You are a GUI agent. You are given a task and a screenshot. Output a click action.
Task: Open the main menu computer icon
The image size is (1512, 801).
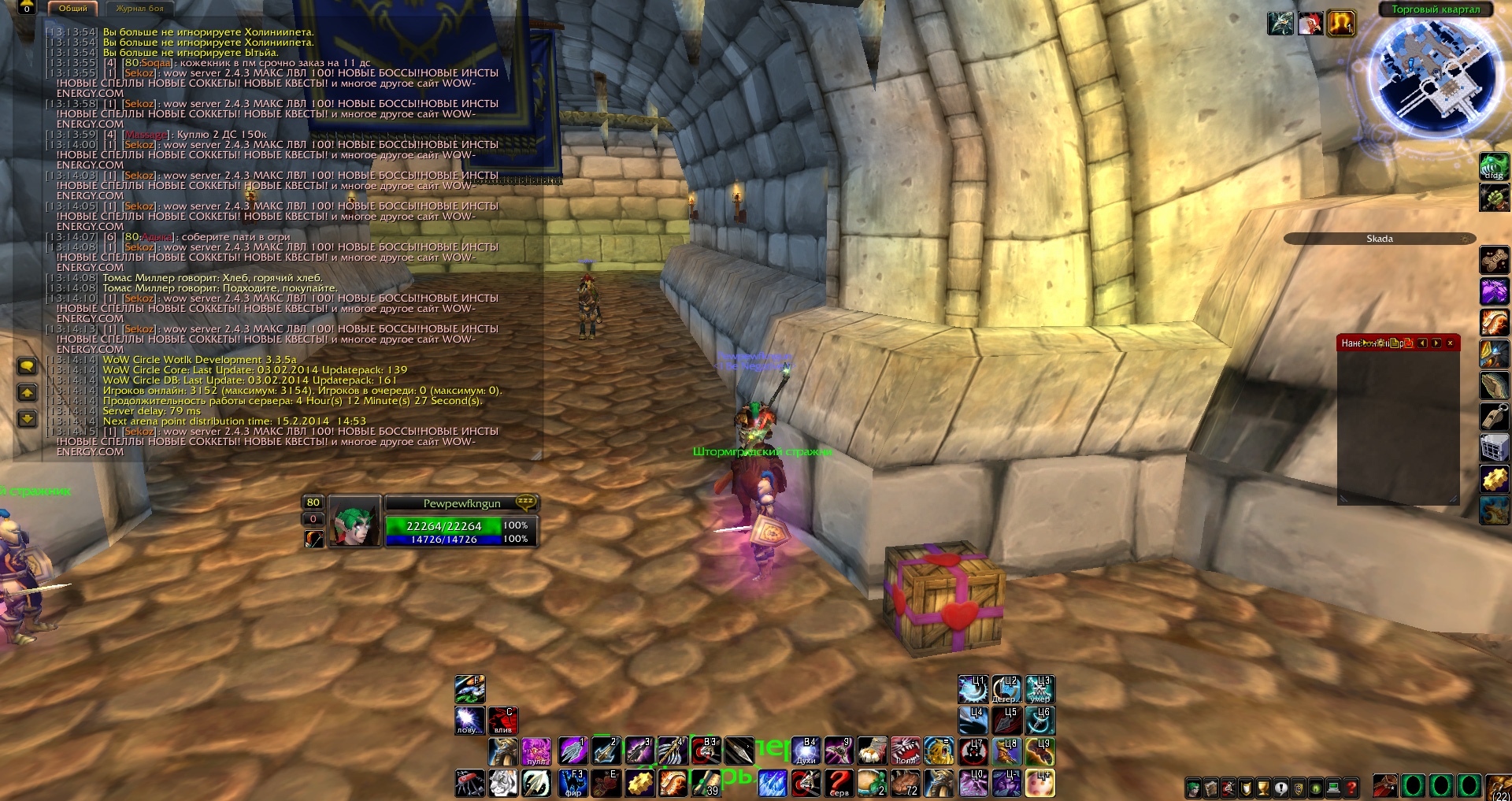[1334, 788]
